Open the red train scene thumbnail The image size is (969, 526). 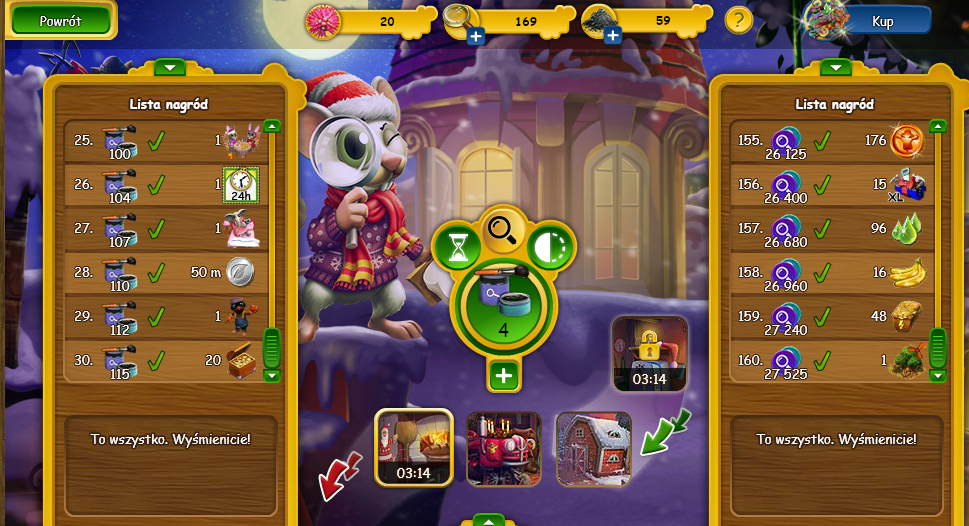point(503,448)
